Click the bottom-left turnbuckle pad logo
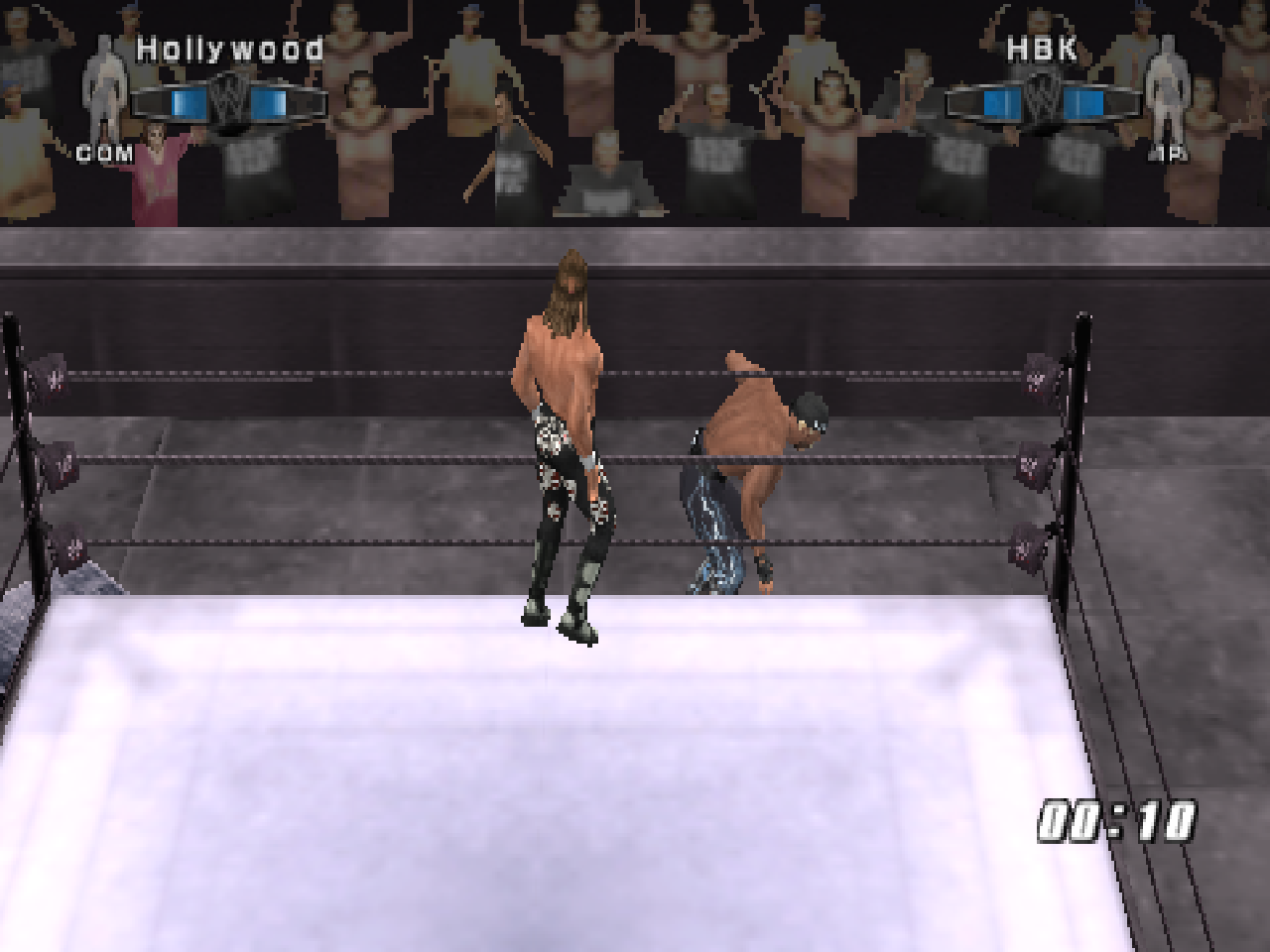 74,547
